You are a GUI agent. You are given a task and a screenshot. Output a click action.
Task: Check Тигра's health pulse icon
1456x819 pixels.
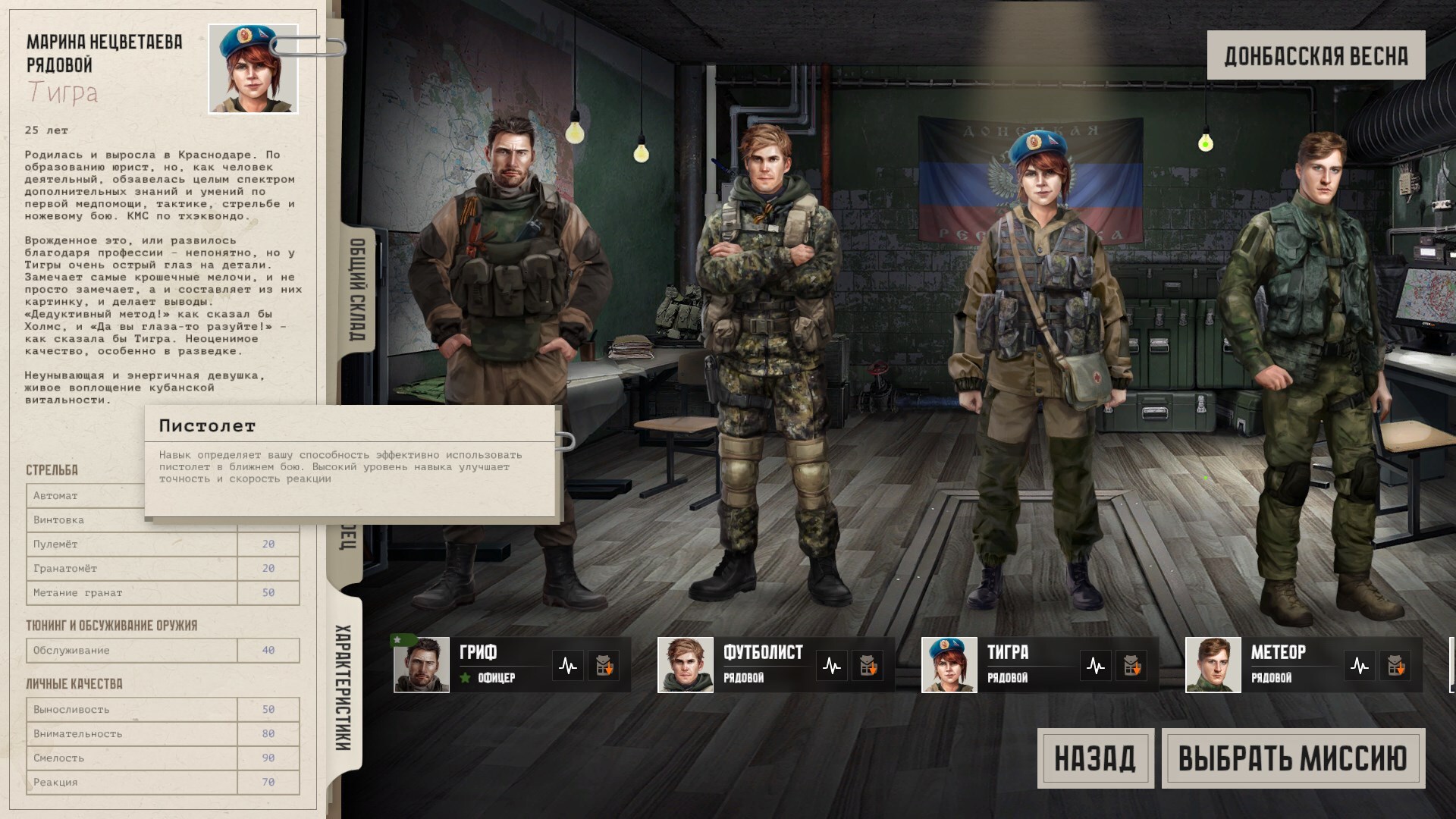coord(1096,667)
